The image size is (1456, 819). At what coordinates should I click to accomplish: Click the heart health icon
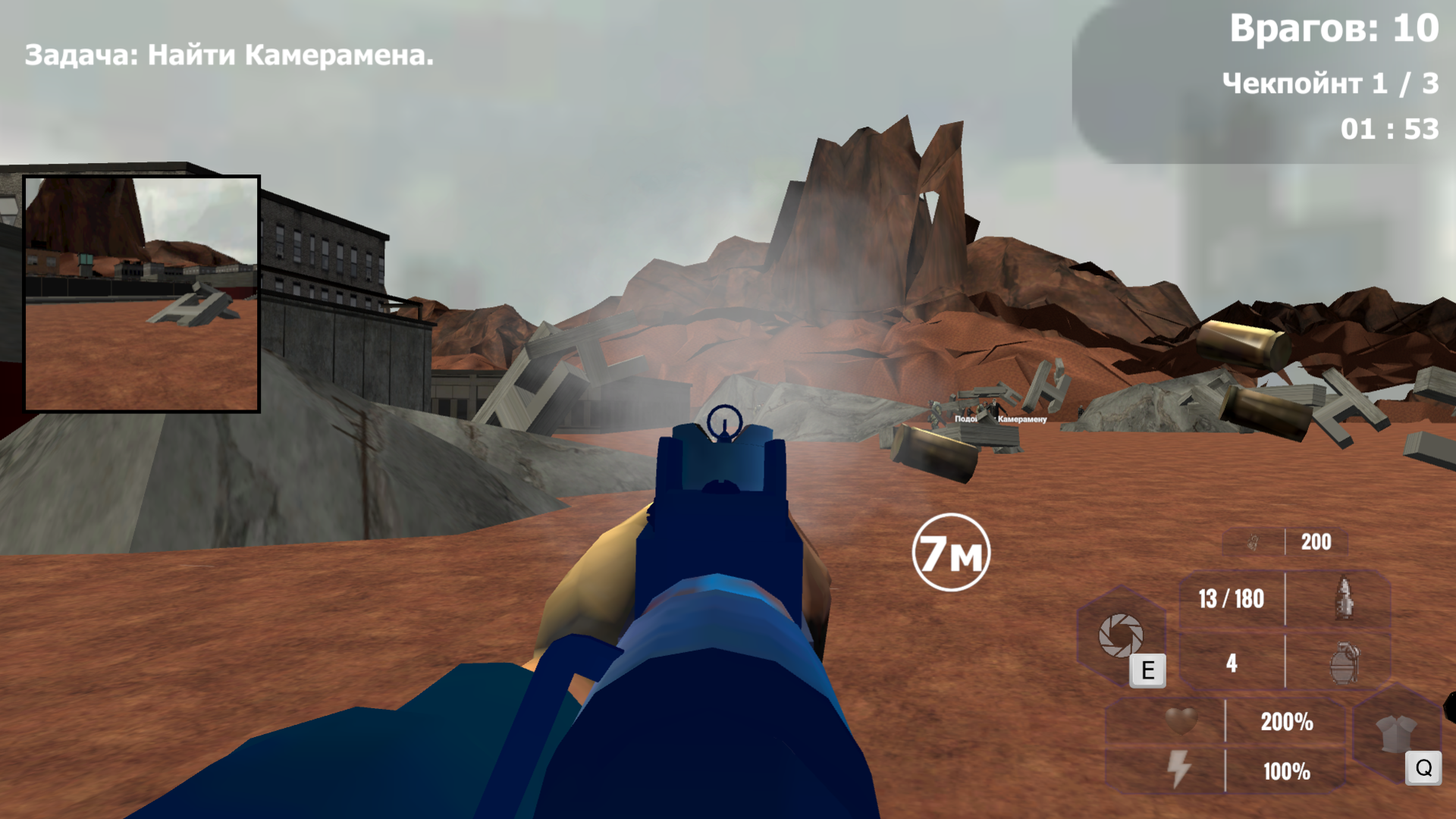point(1182,723)
